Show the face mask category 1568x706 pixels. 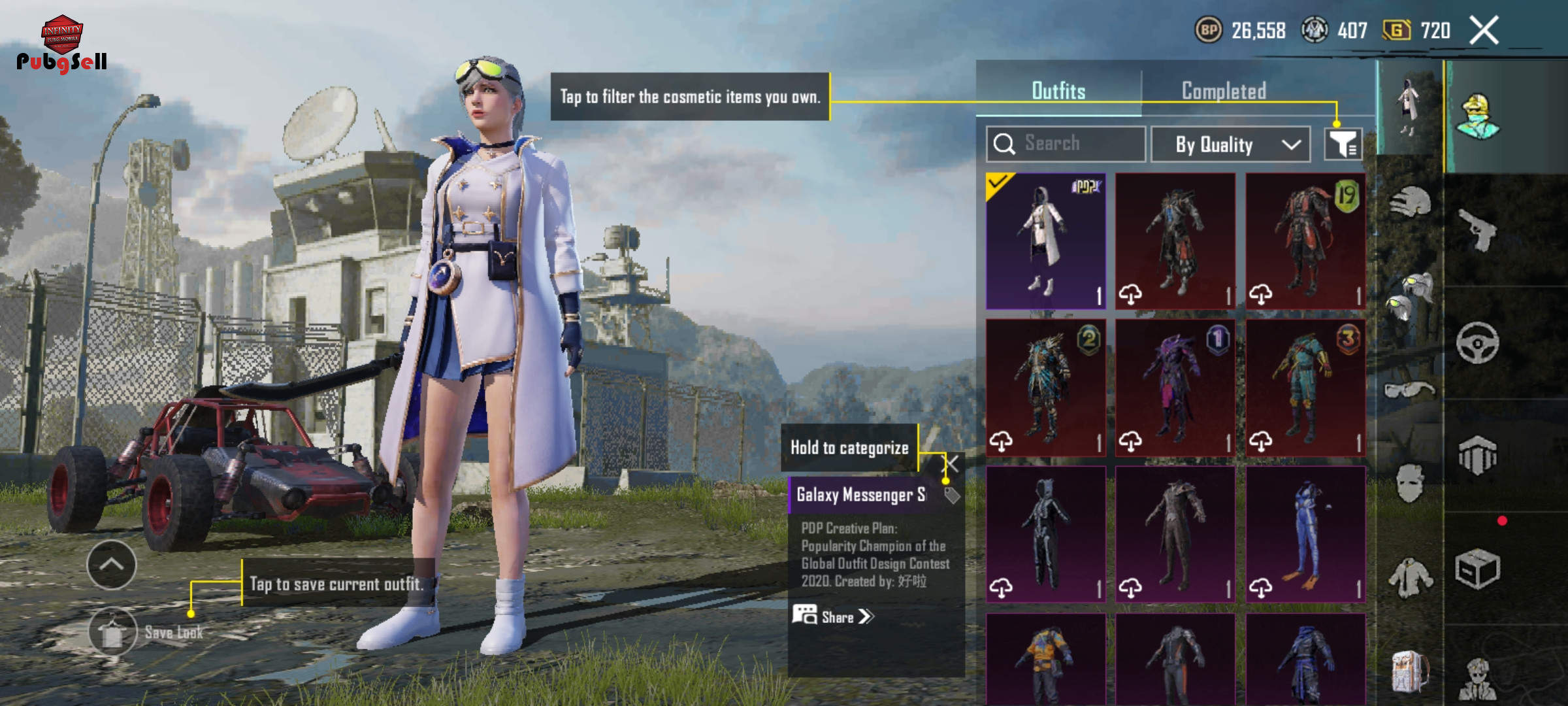tap(1409, 484)
